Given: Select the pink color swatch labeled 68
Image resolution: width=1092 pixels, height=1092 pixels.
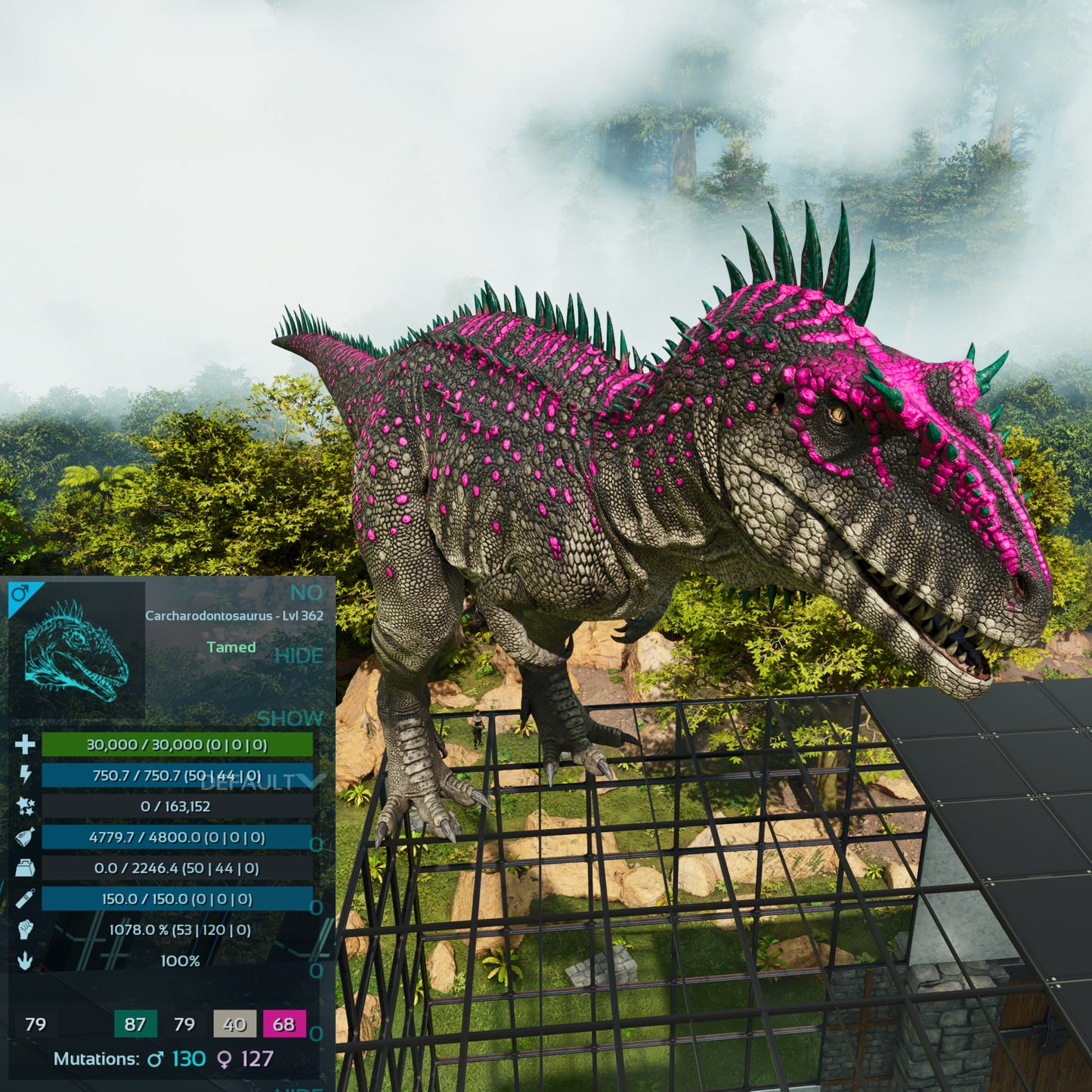Looking at the screenshot, I should click(x=284, y=1024).
